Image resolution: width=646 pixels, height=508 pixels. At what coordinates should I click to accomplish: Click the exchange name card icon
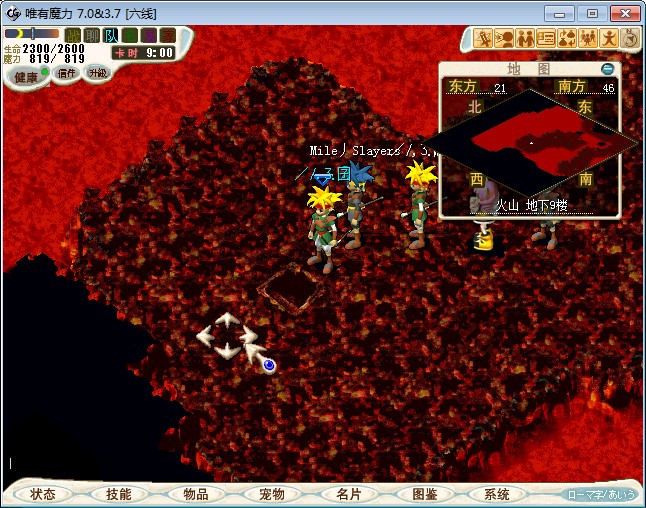(x=546, y=39)
